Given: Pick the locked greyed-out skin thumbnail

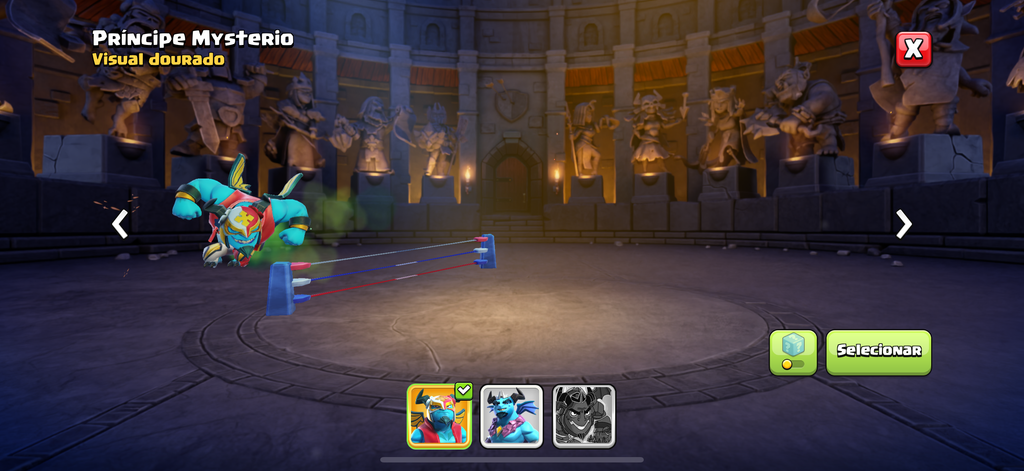Looking at the screenshot, I should [x=584, y=415].
